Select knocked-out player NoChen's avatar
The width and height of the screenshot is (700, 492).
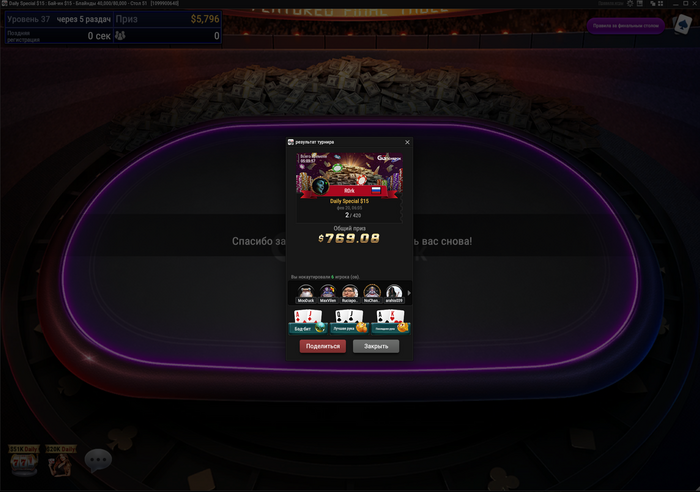click(372, 291)
